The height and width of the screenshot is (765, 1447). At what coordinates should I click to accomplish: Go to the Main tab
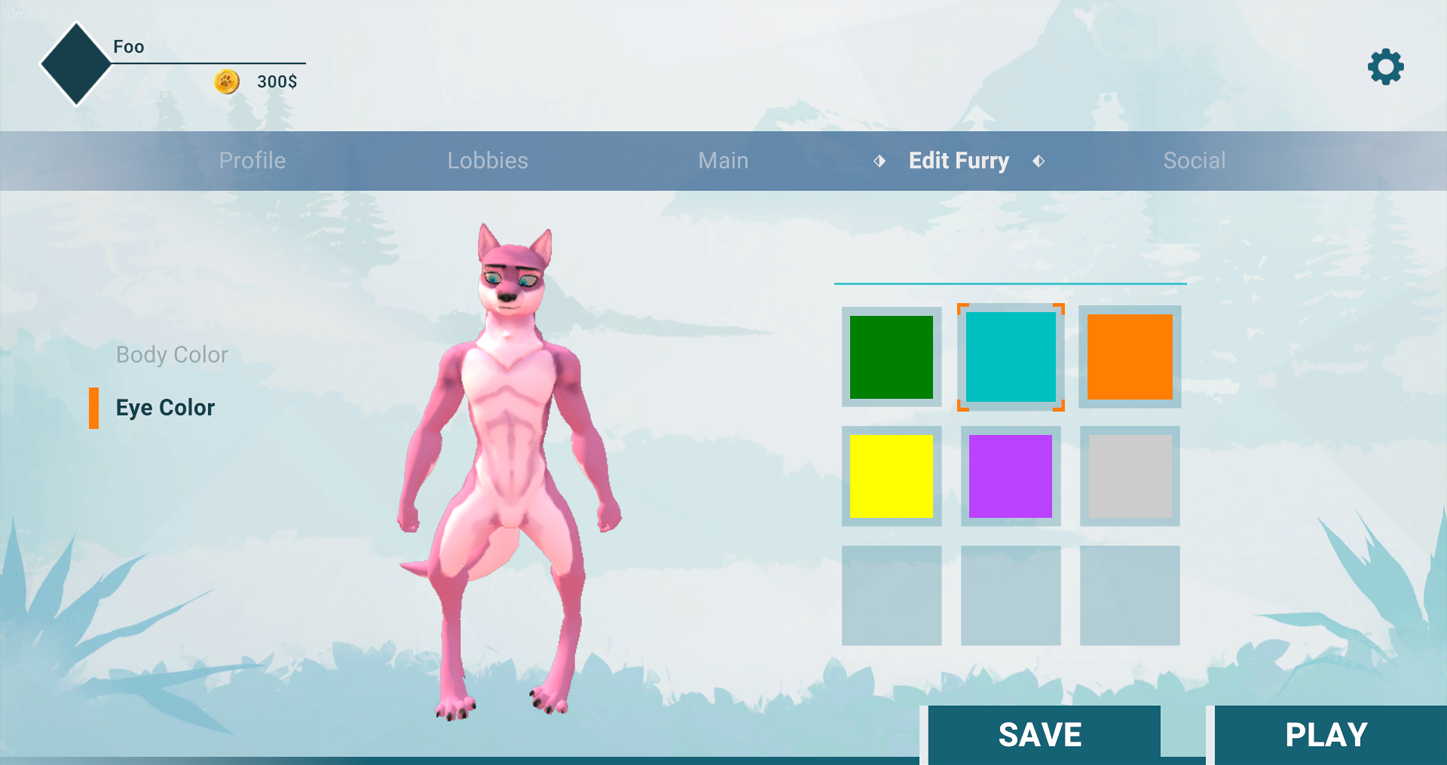(x=723, y=161)
